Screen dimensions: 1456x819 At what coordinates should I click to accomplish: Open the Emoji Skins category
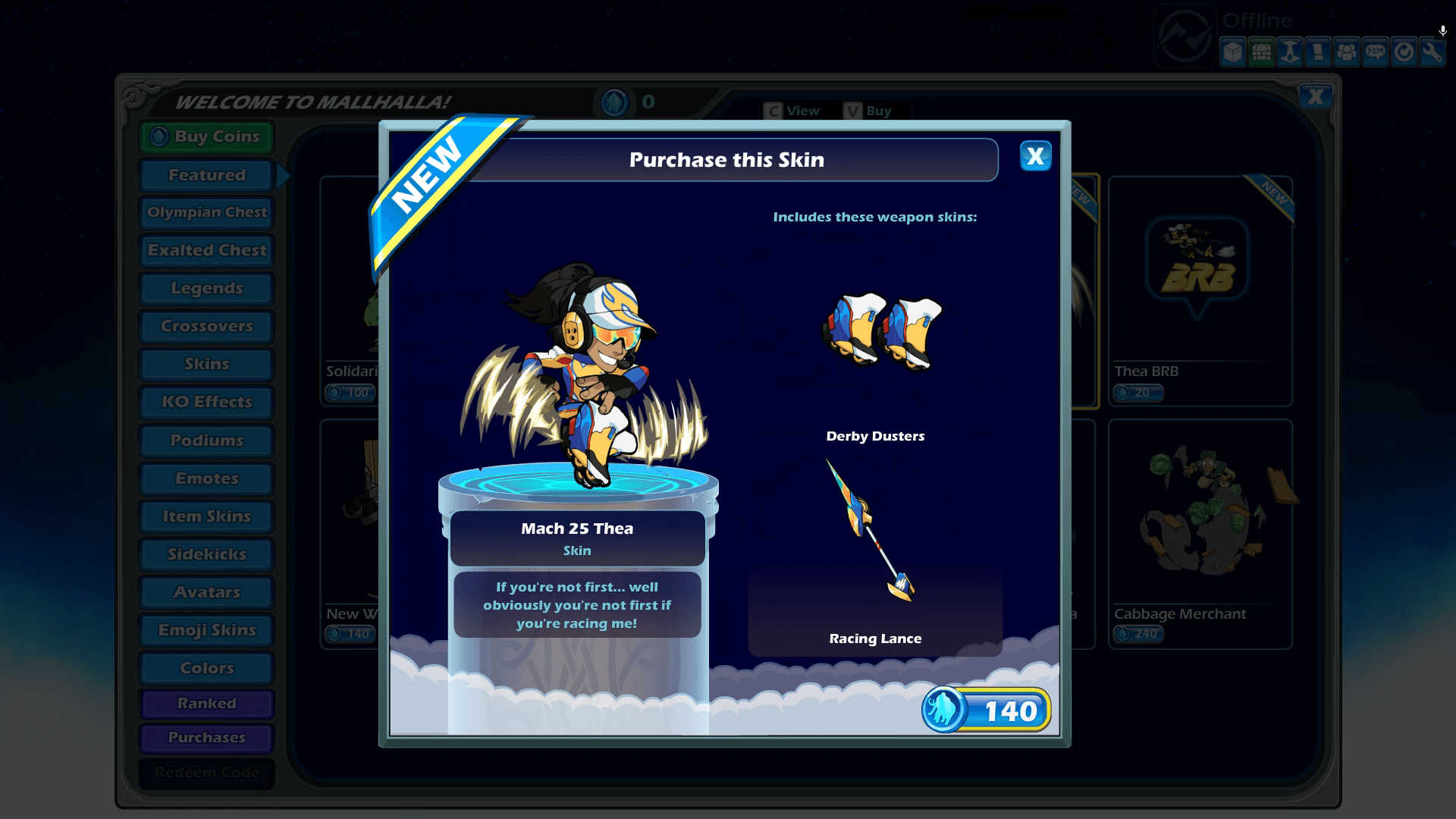[x=206, y=629]
